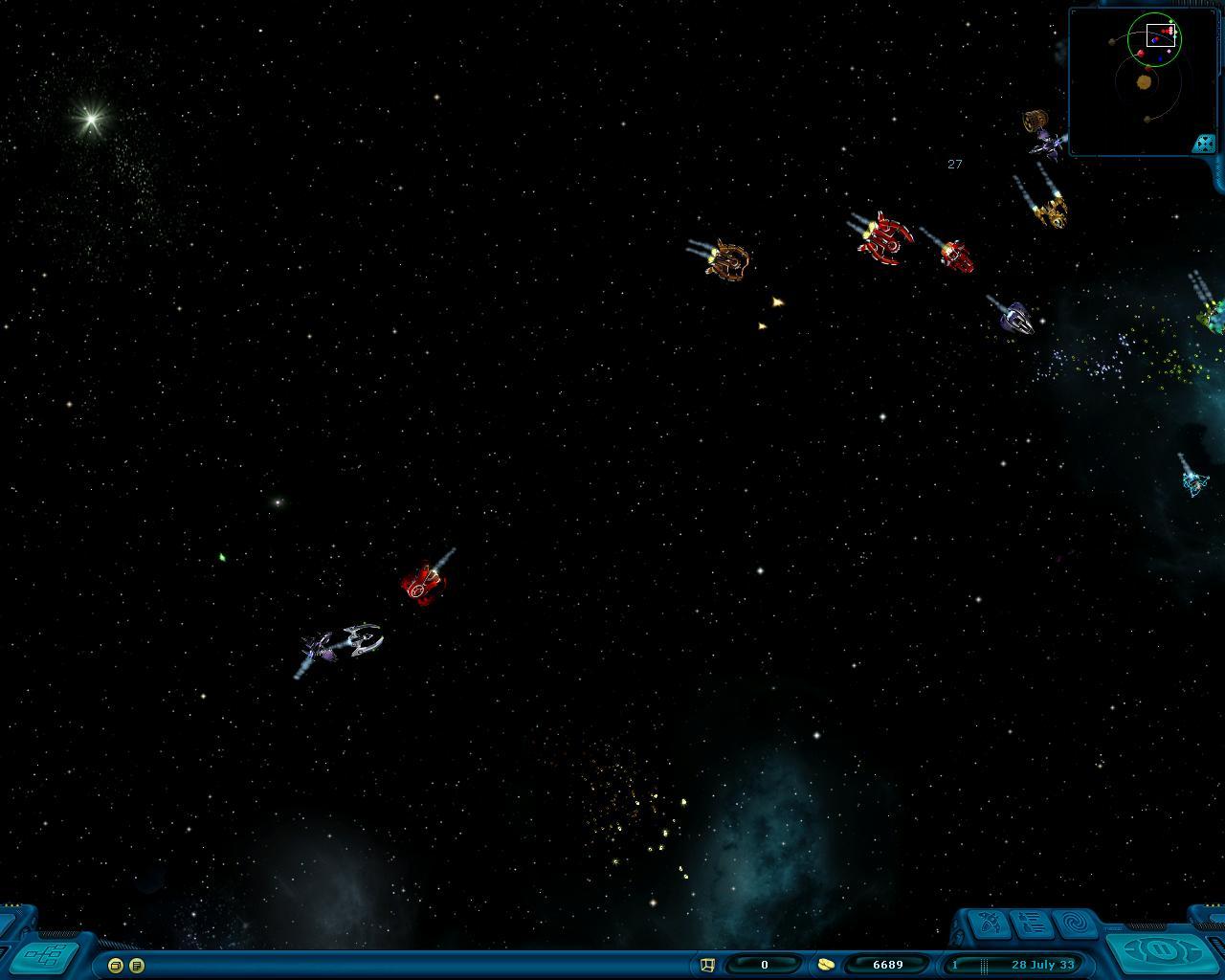Screen dimensions: 1225x980
Task: Open the ranger ratings list button
Action: (x=1032, y=924)
